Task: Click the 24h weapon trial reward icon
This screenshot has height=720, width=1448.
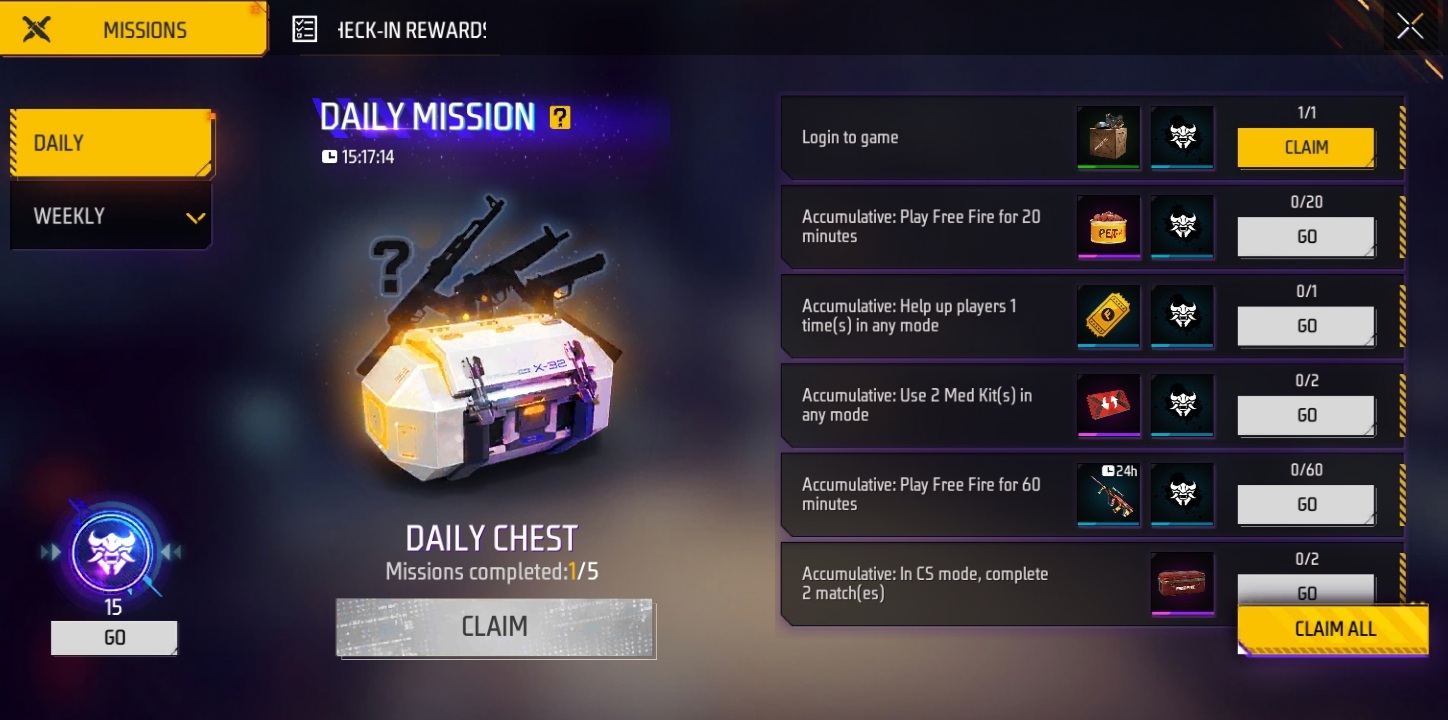Action: click(x=1107, y=494)
